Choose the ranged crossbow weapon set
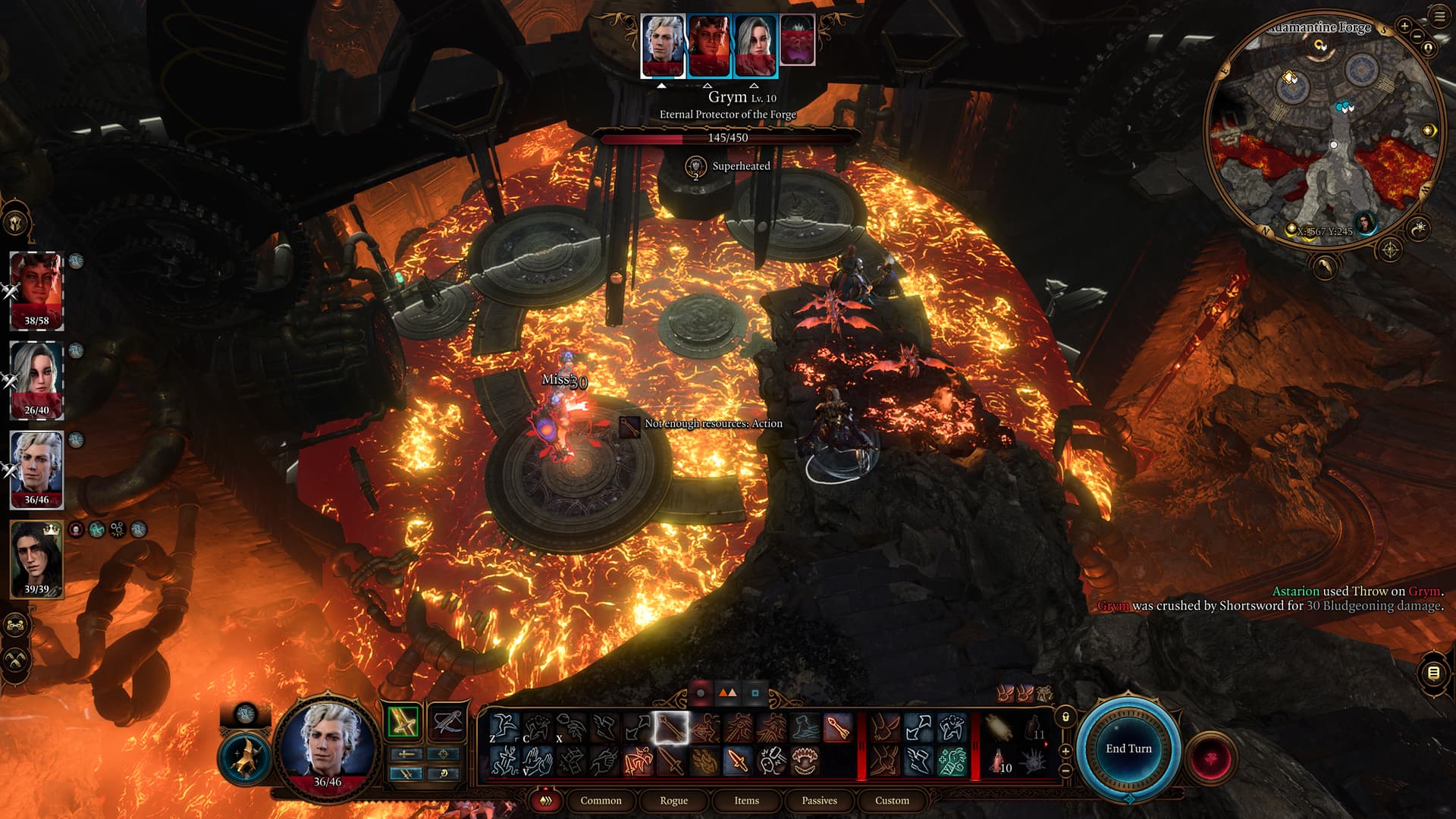Screen dimensions: 1456x819 447,722
